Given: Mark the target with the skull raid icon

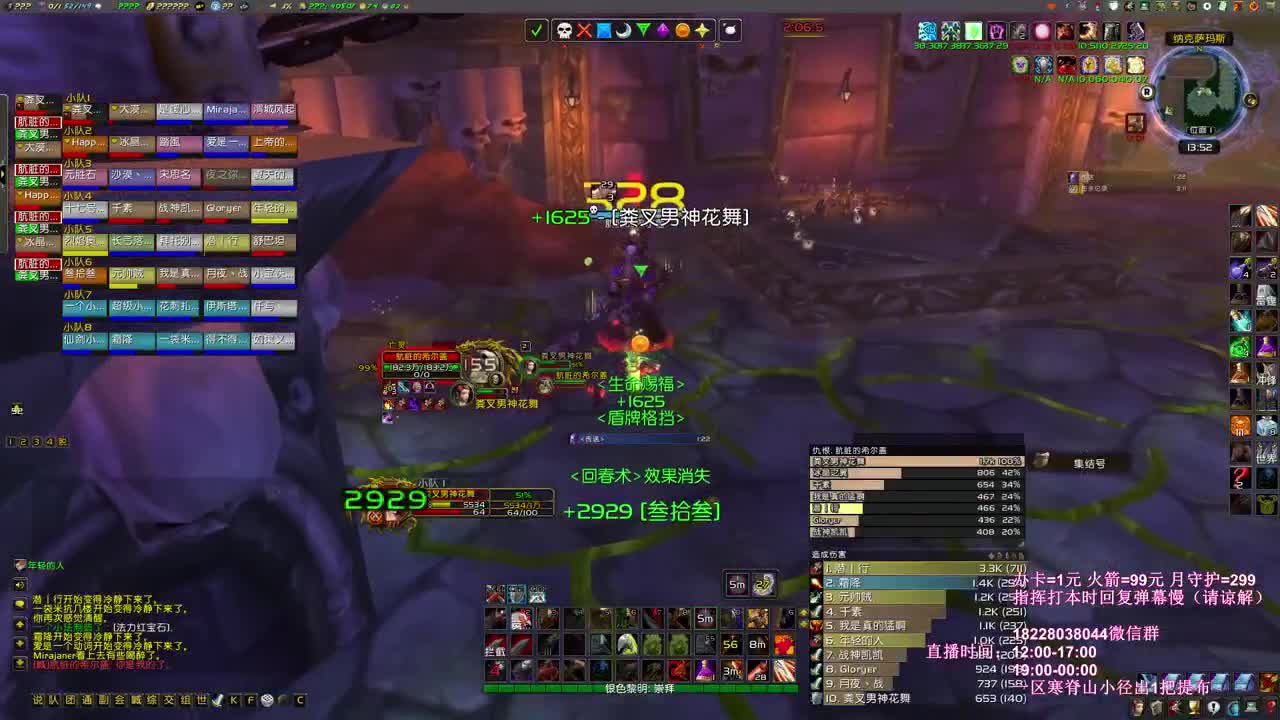Looking at the screenshot, I should tap(564, 31).
